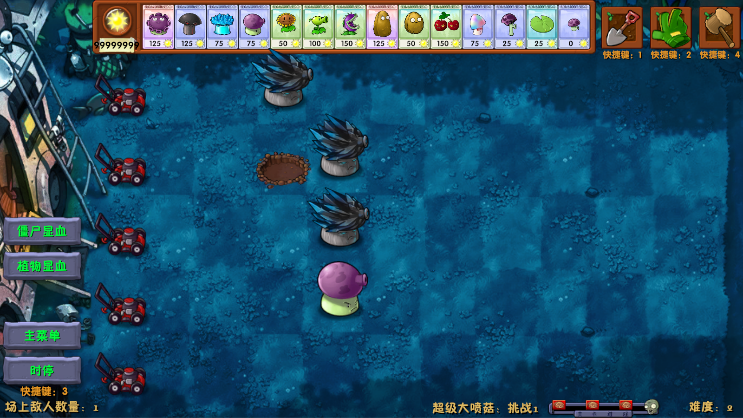This screenshot has height=418, width=743.
Task: Pick up the green garden glove
Action: (x=670, y=26)
